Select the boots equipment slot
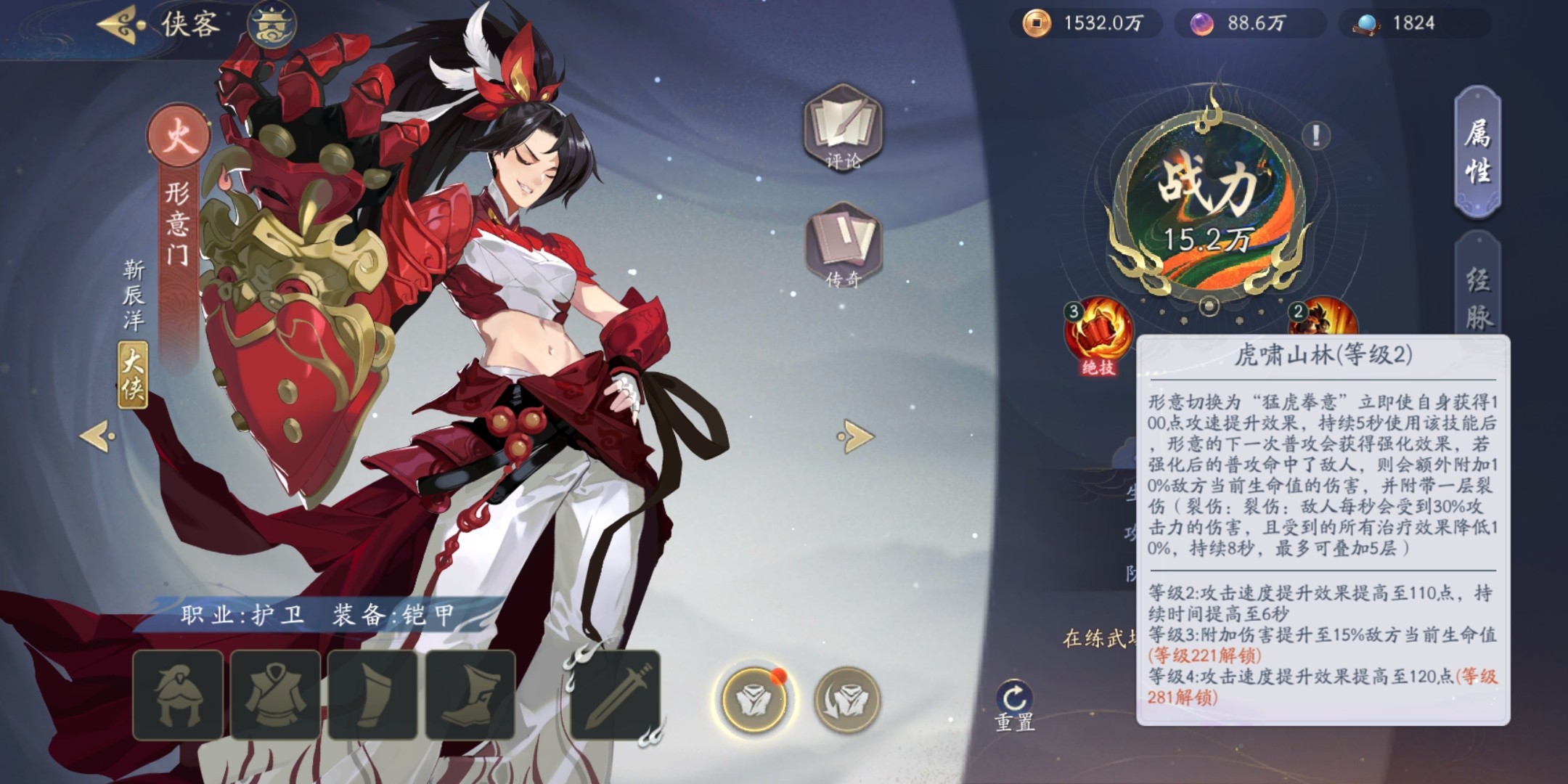Screen dimensions: 1568x784 (x=470, y=695)
